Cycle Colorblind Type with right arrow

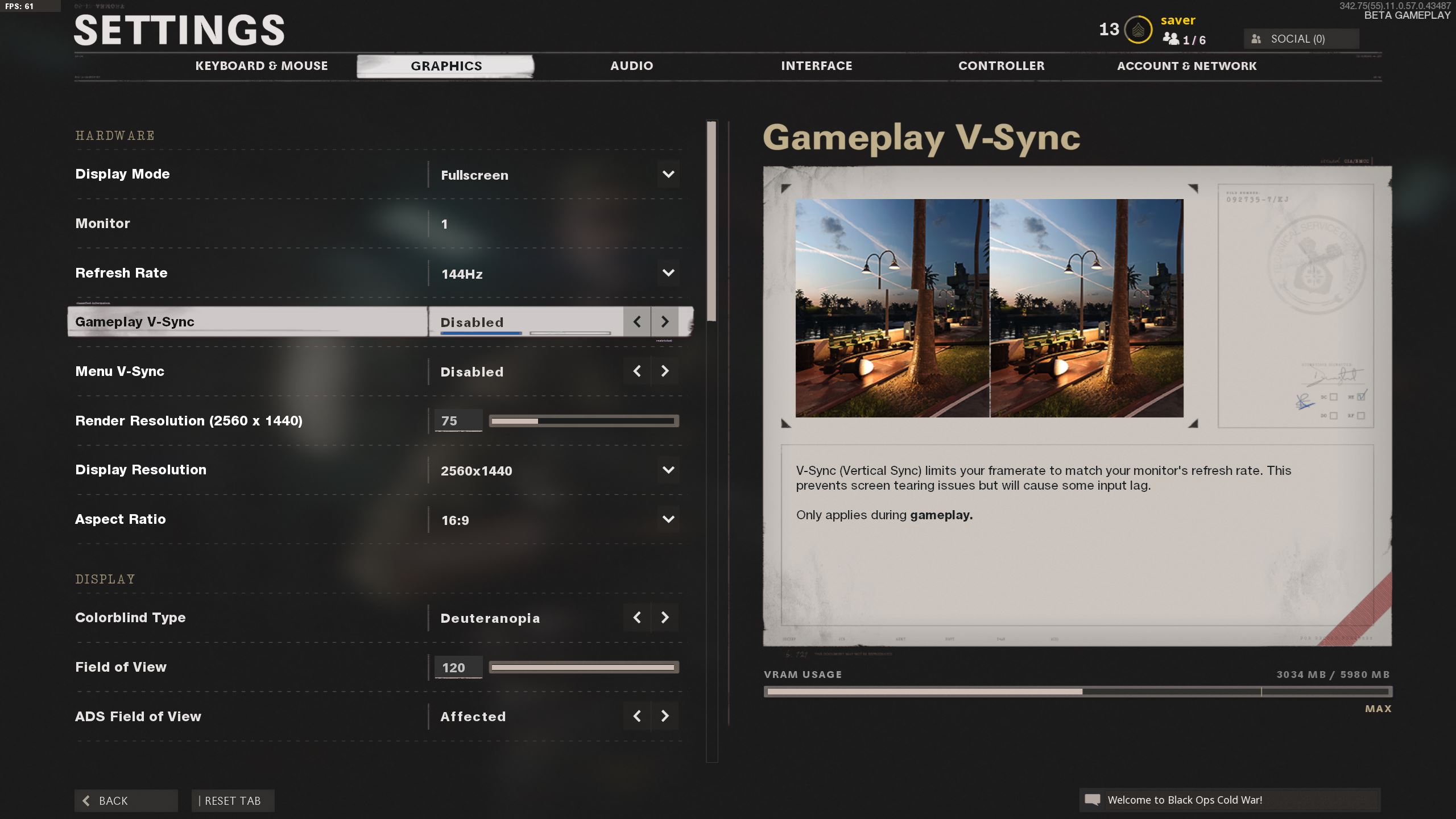point(664,618)
